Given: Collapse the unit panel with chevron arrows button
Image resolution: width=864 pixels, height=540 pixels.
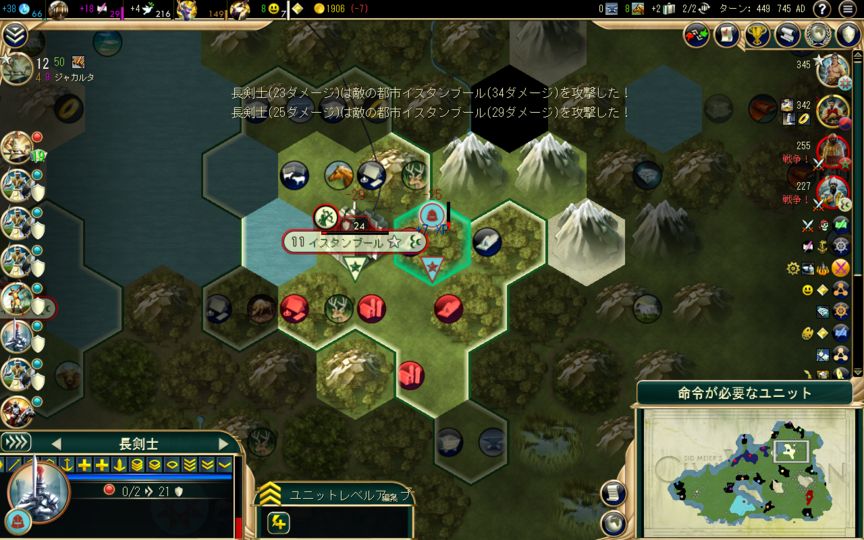Looking at the screenshot, I should [x=15, y=443].
